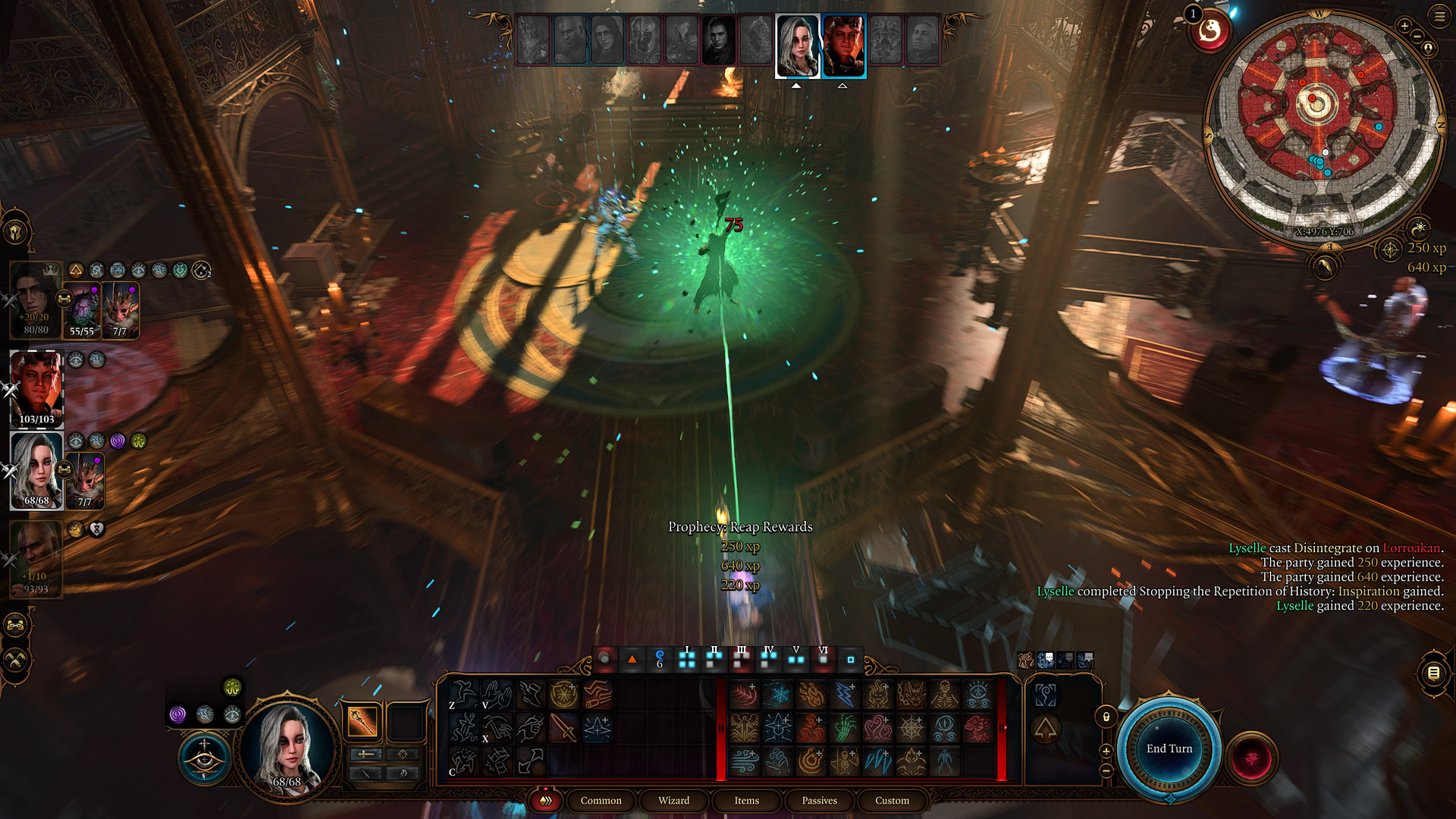Zoom in on the minimap
Viewport: 1456px width, 819px height.
point(1404,27)
